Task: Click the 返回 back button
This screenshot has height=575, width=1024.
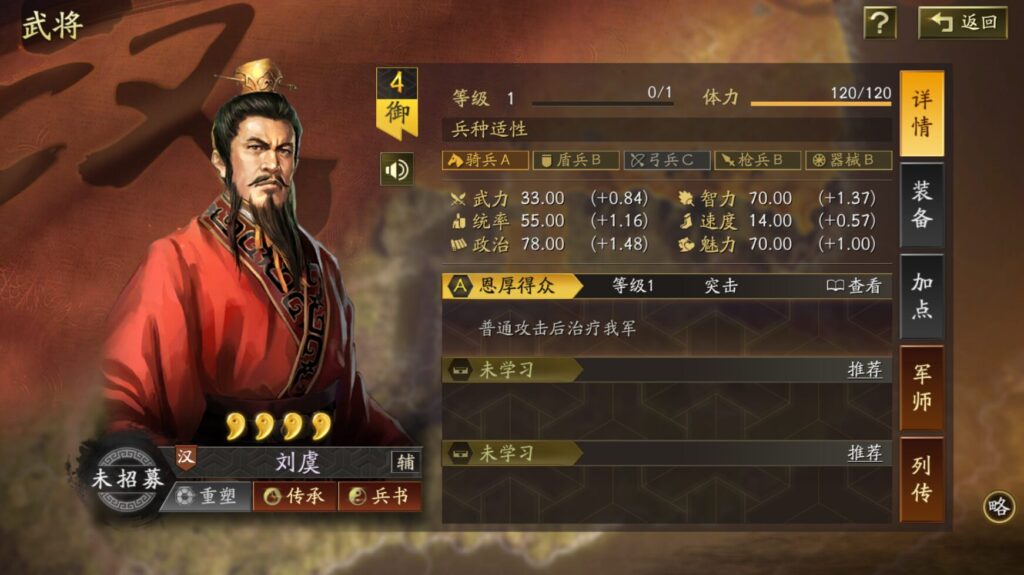Action: tap(963, 22)
